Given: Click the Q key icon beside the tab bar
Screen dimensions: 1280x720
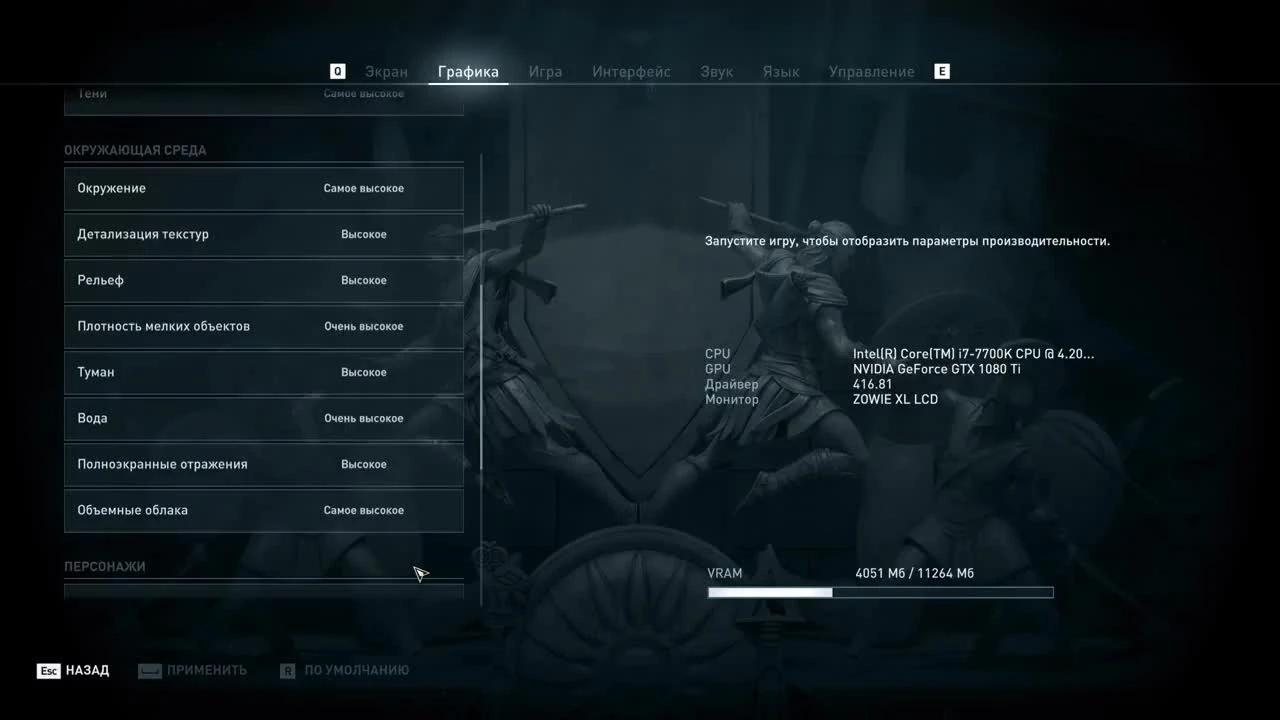Looking at the screenshot, I should click(337, 71).
